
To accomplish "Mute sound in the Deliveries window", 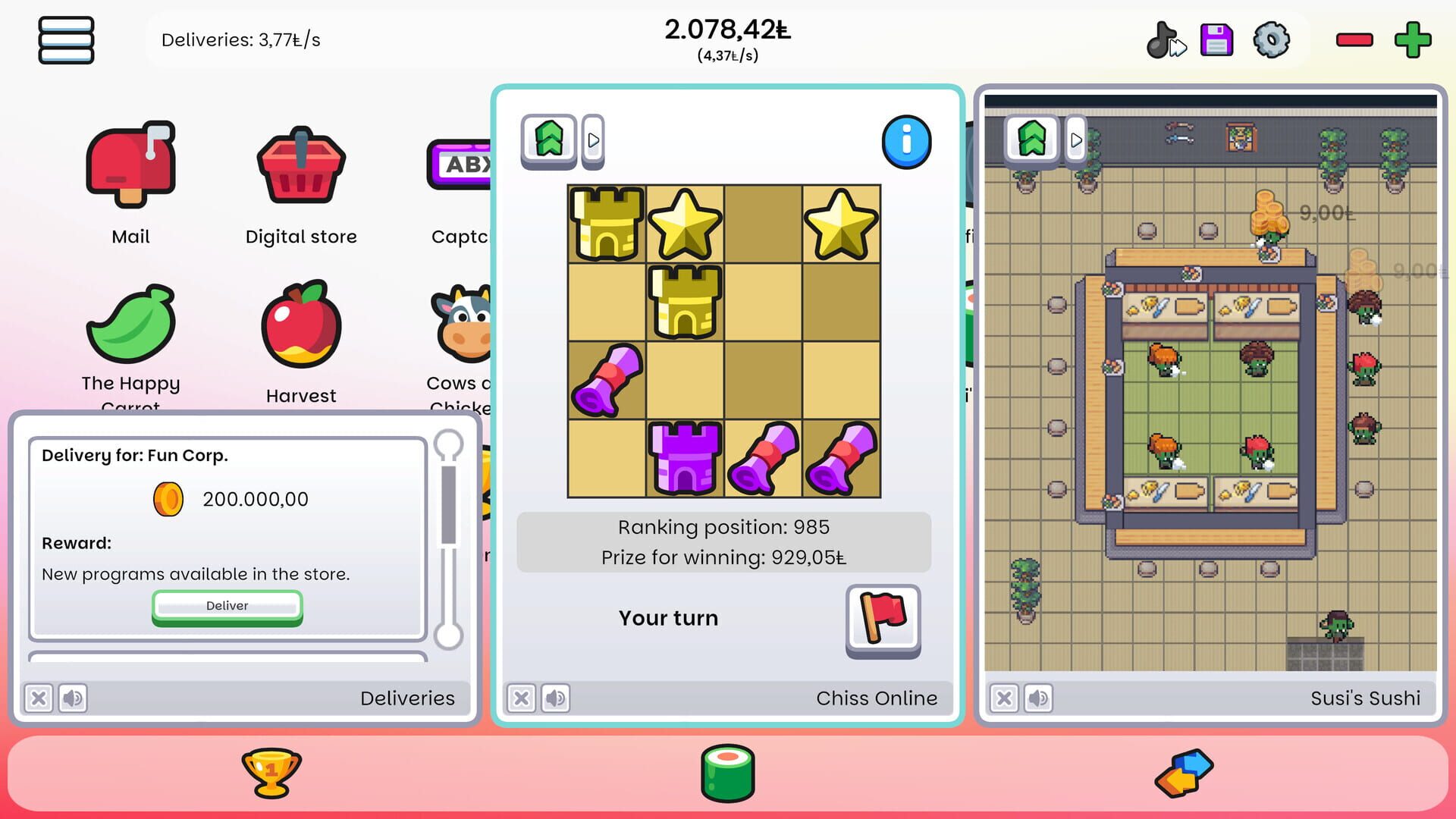I will point(73,698).
